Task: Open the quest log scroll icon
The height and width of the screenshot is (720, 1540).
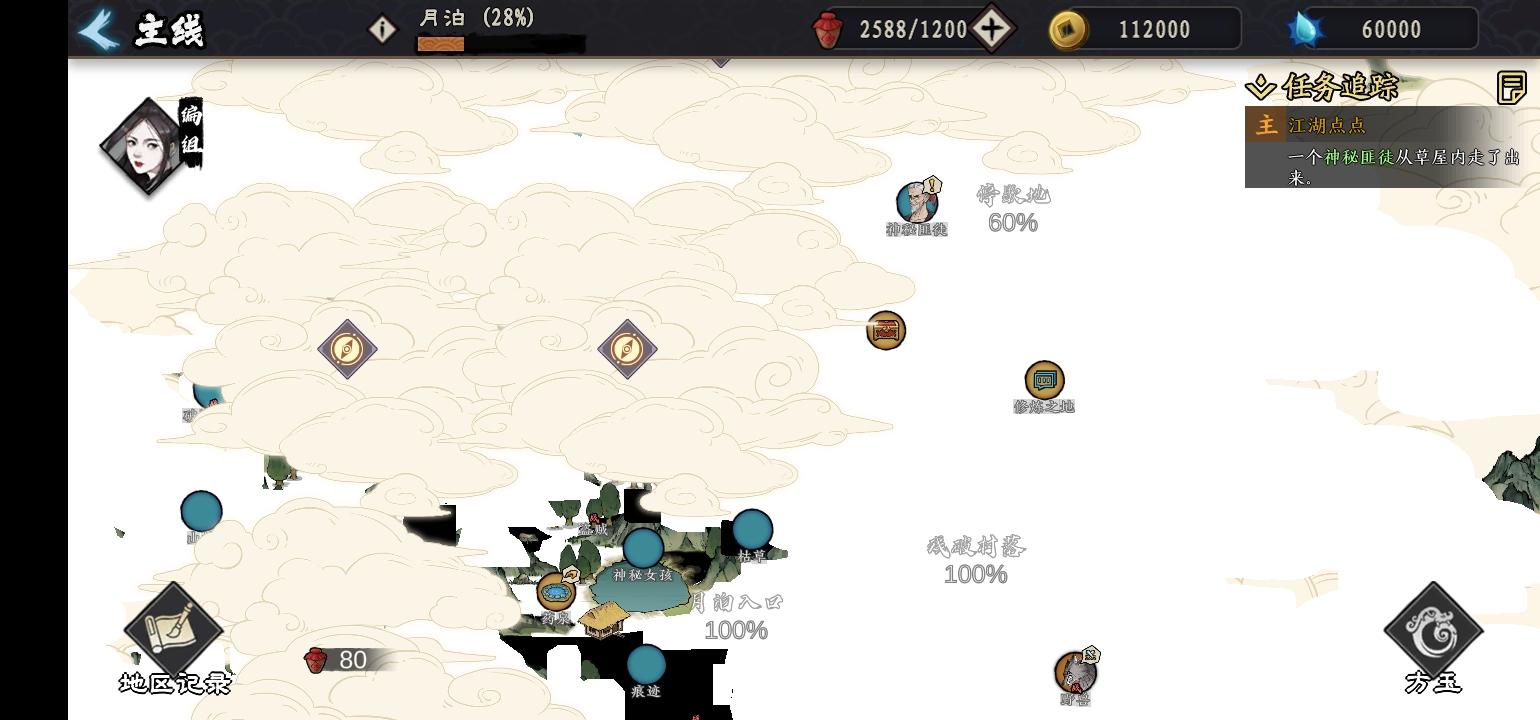Action: (x=1512, y=89)
